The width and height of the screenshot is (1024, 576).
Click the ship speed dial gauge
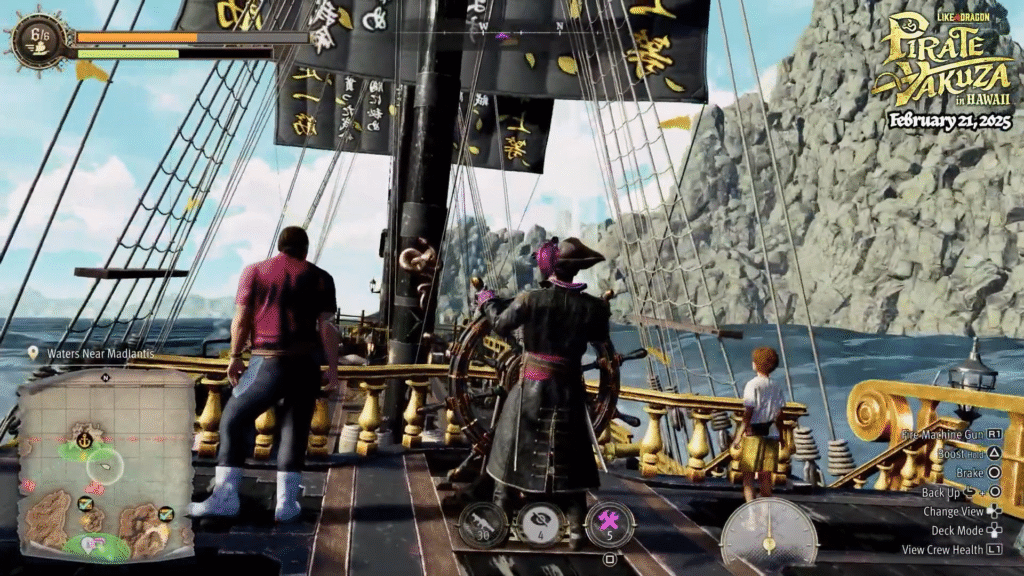click(x=768, y=535)
